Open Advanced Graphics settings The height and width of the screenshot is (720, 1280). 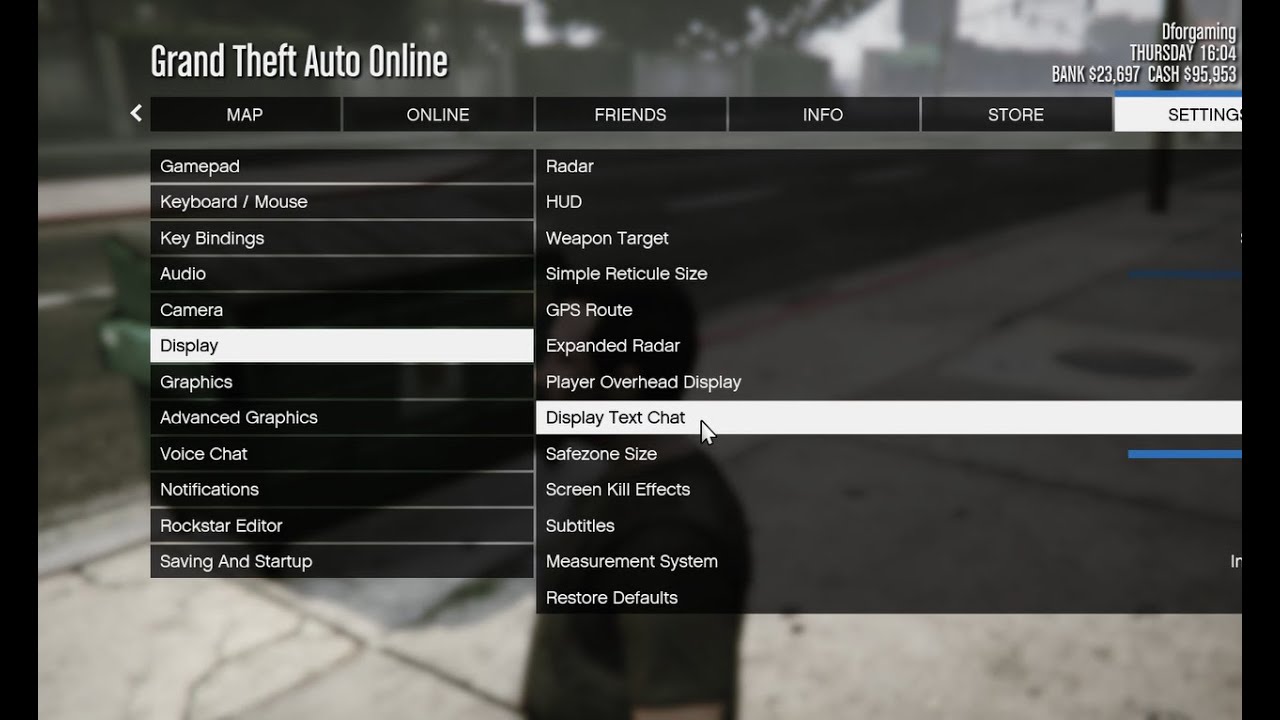[341, 418]
